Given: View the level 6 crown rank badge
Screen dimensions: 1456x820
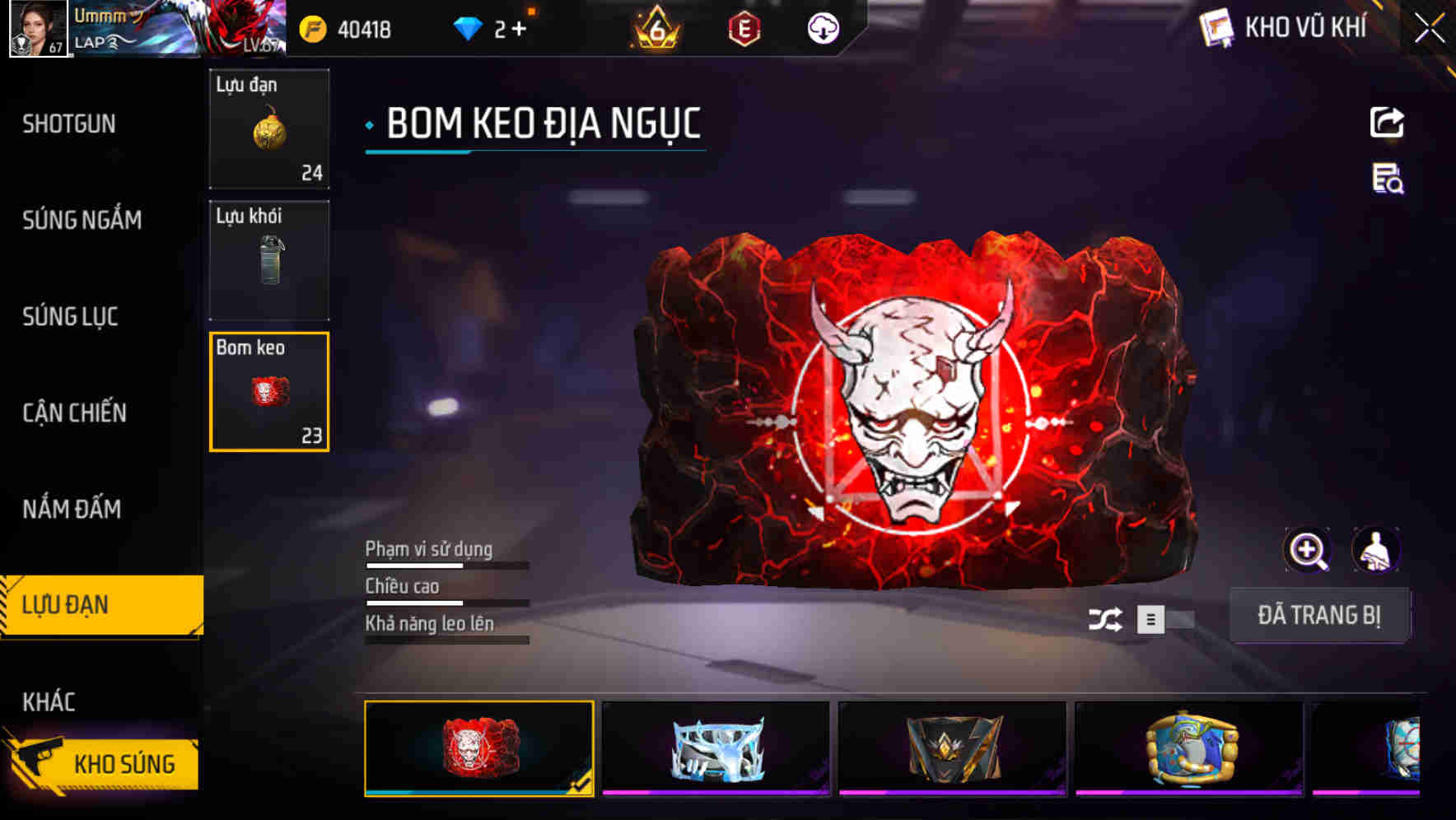Looking at the screenshot, I should point(655,27).
